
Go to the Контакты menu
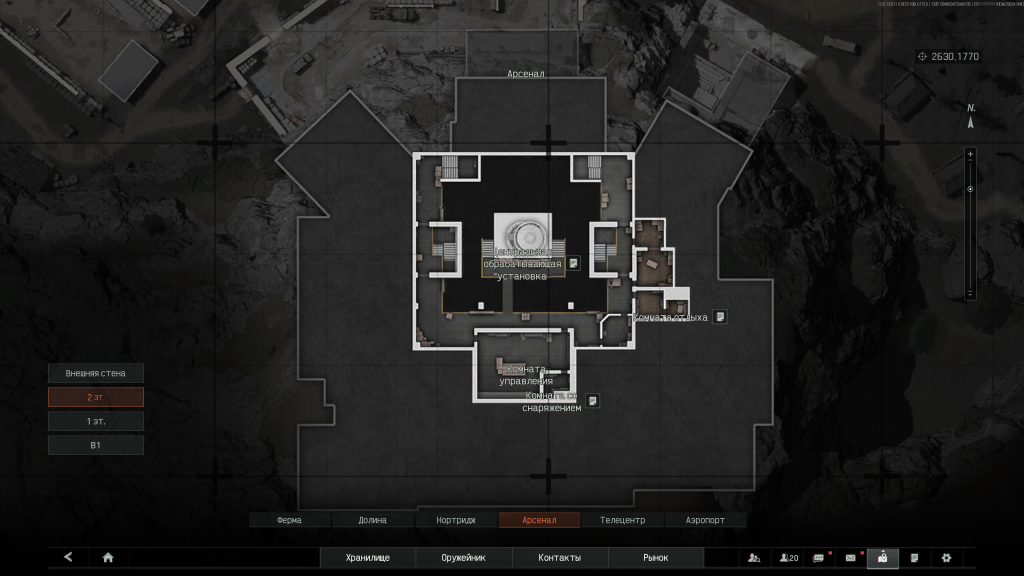pyautogui.click(x=559, y=558)
